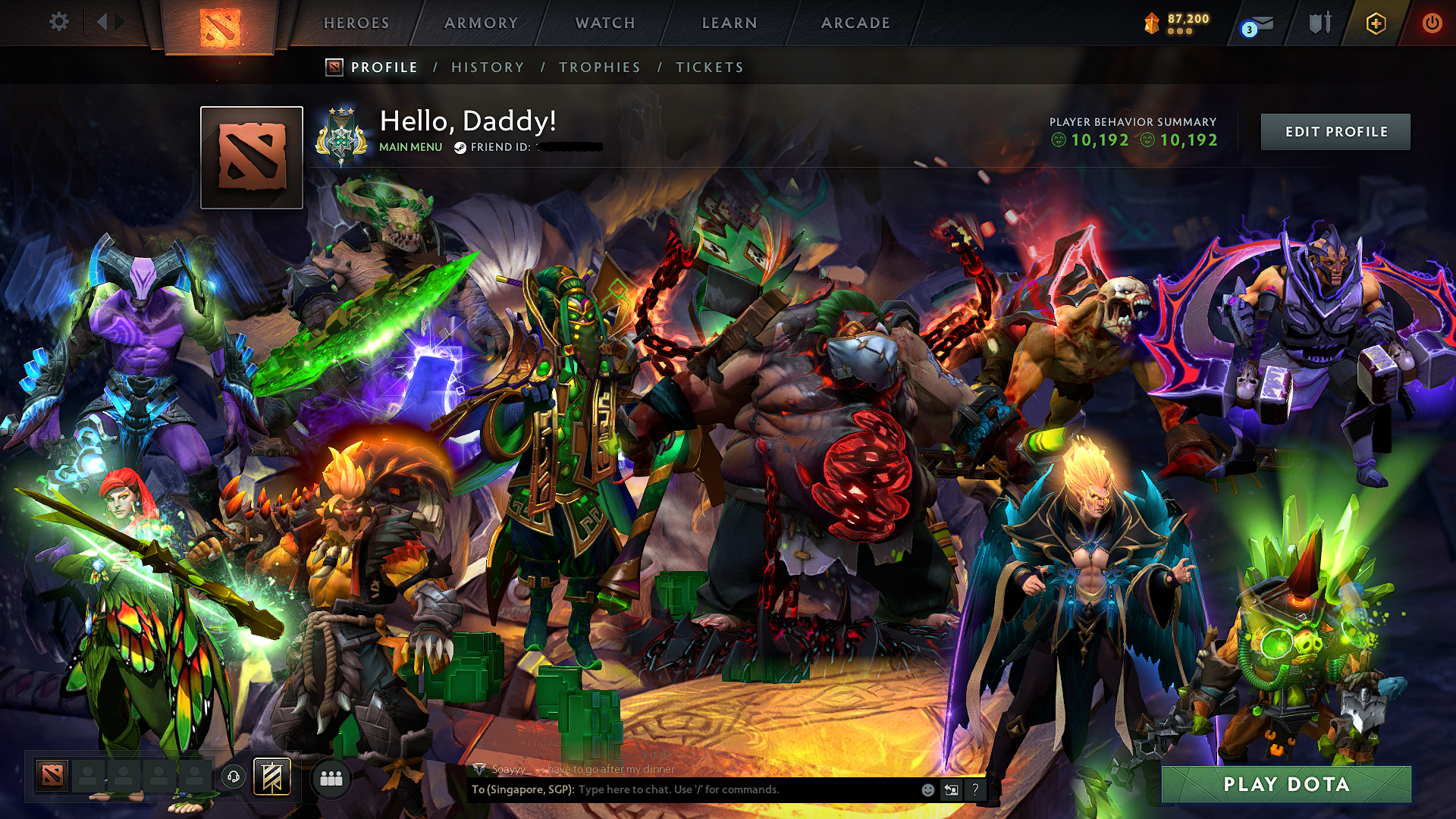This screenshot has width=1456, height=819.
Task: Click the settings gear in top-left corner
Action: pyautogui.click(x=58, y=22)
